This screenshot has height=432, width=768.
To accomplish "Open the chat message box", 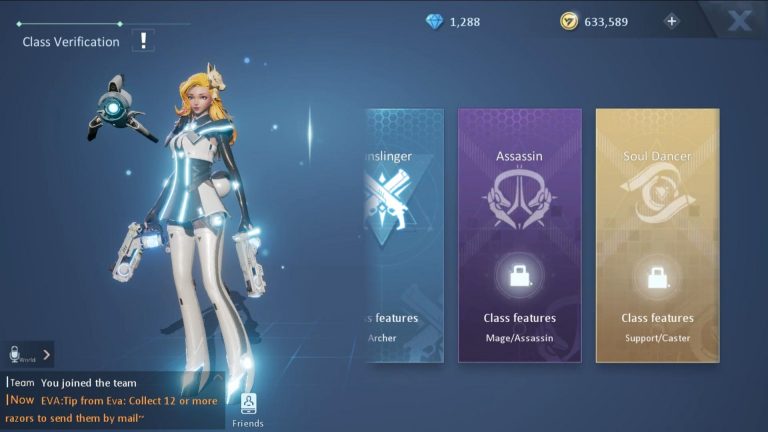I will point(115,399).
